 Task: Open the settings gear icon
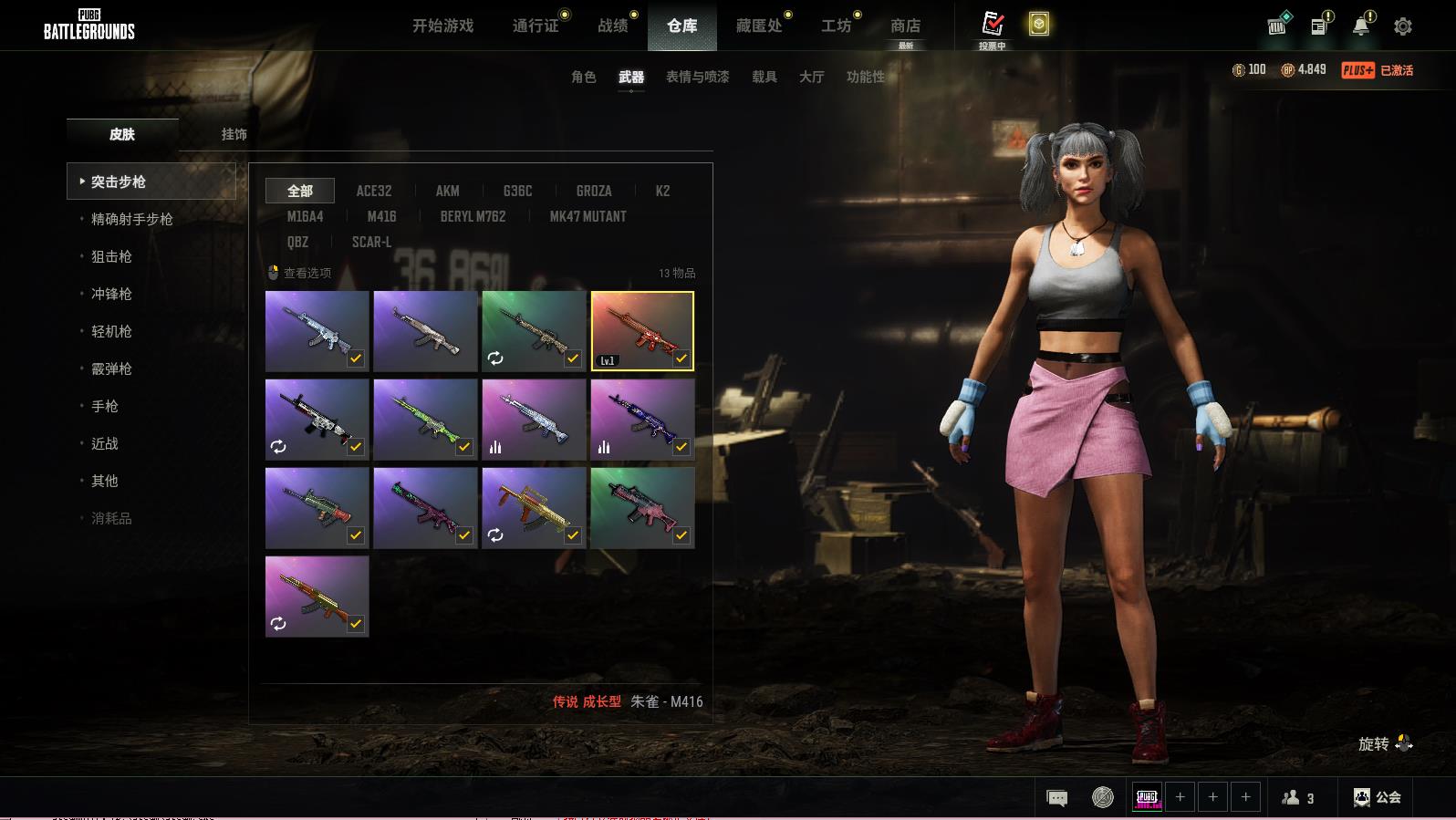(1403, 26)
